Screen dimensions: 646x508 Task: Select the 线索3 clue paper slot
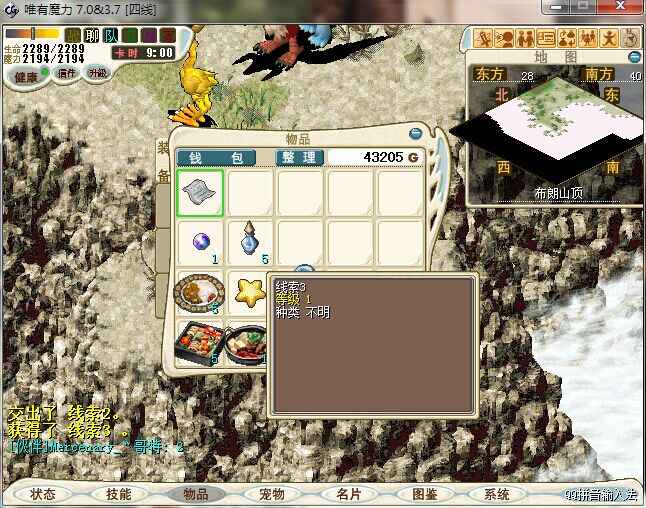200,193
